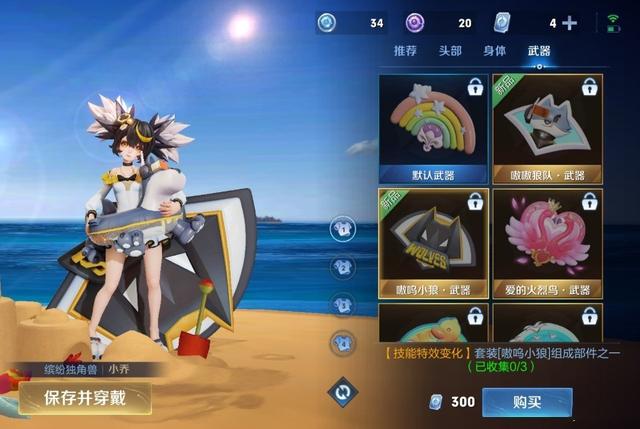Select the 默认武器 rainbow item

pos(433,129)
